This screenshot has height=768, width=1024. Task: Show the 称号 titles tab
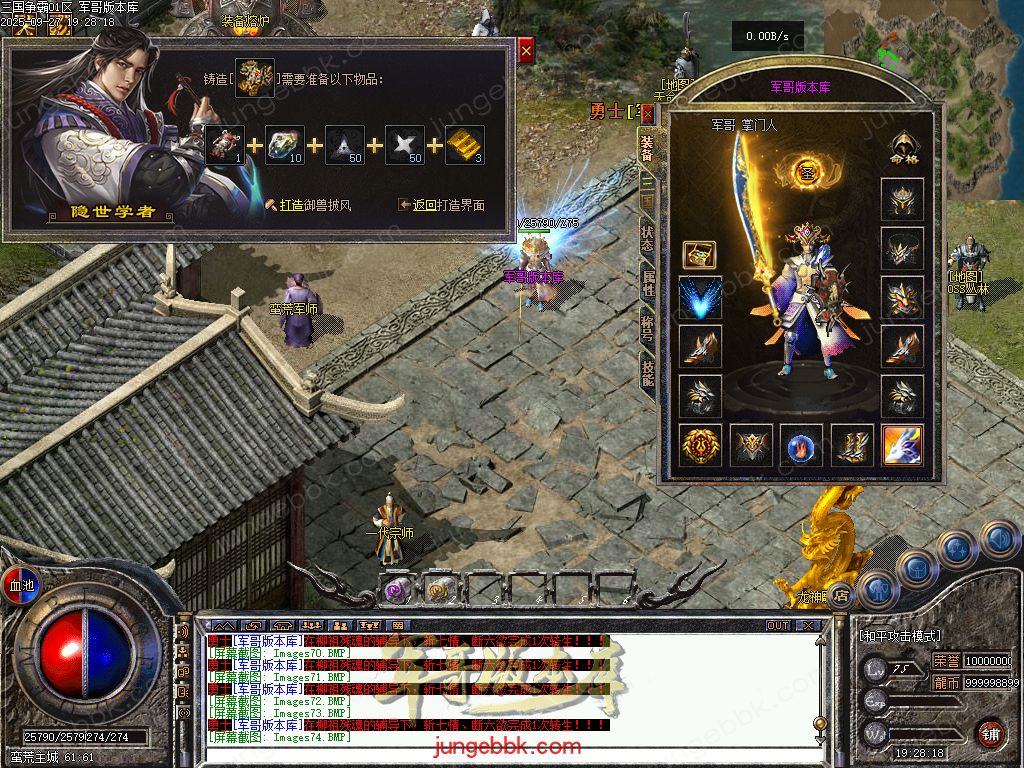coord(647,327)
